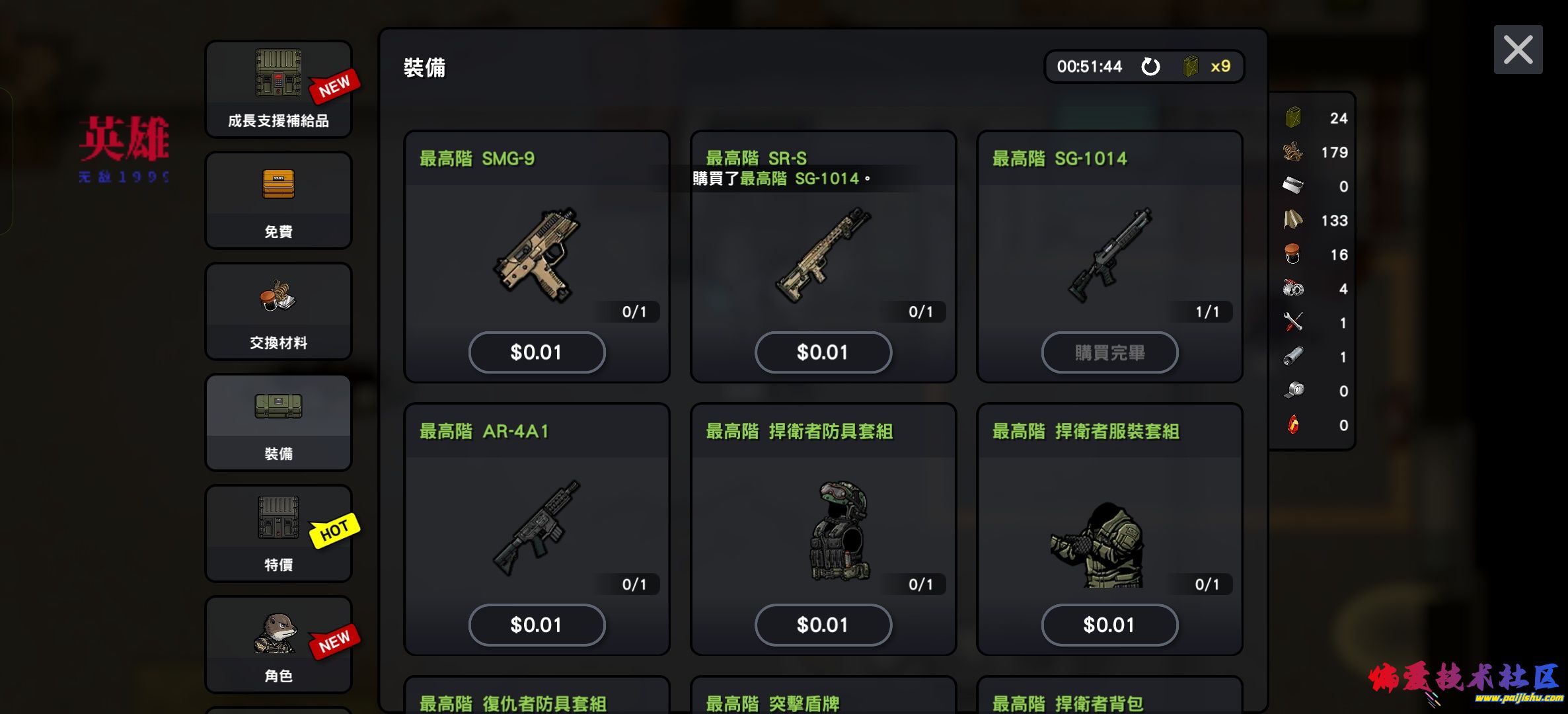View the AR-4A1 rifle thumbnail
Screen dimensions: 1568x714
click(537, 527)
